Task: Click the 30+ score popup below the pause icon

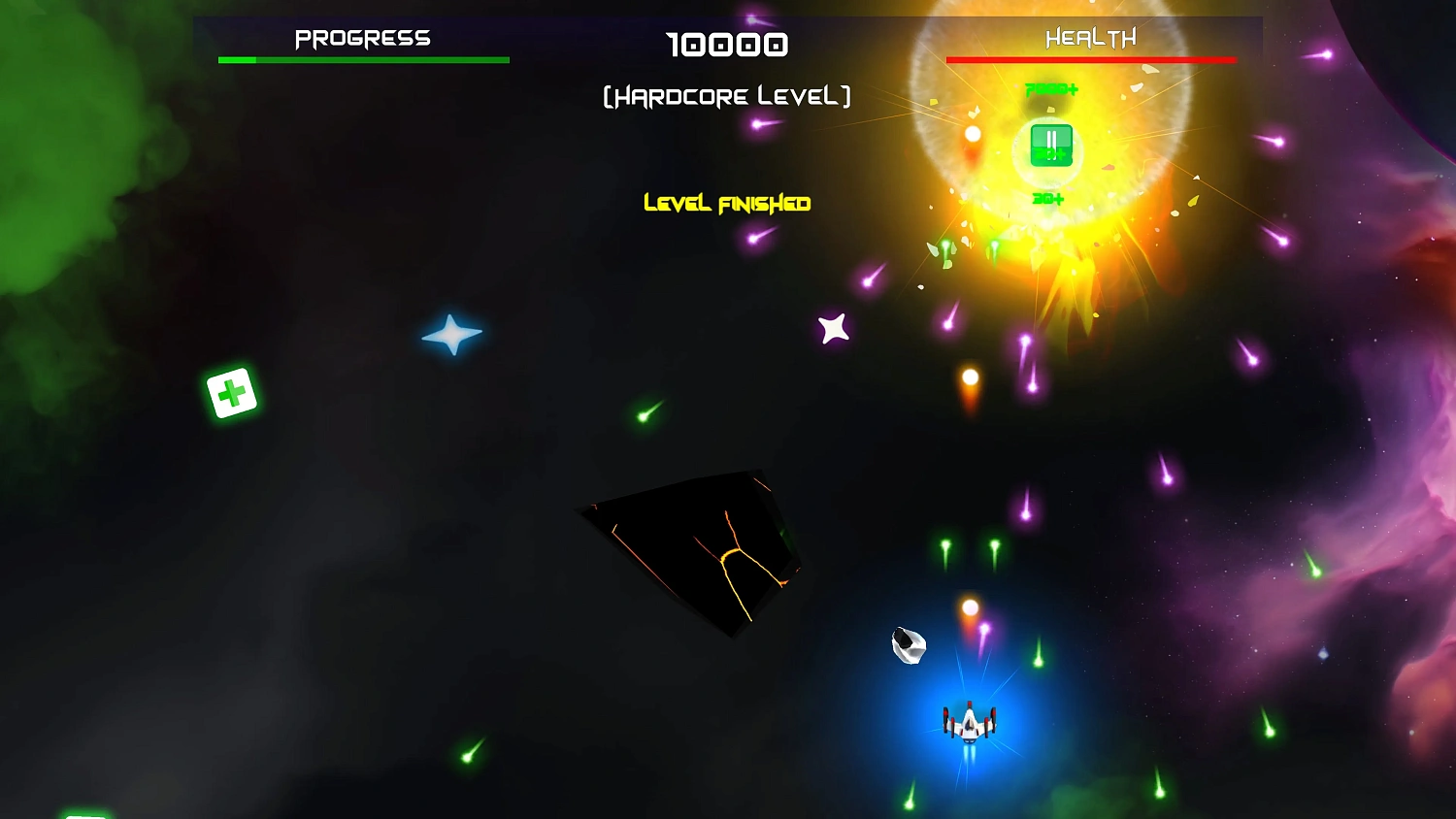Action: coord(1048,199)
